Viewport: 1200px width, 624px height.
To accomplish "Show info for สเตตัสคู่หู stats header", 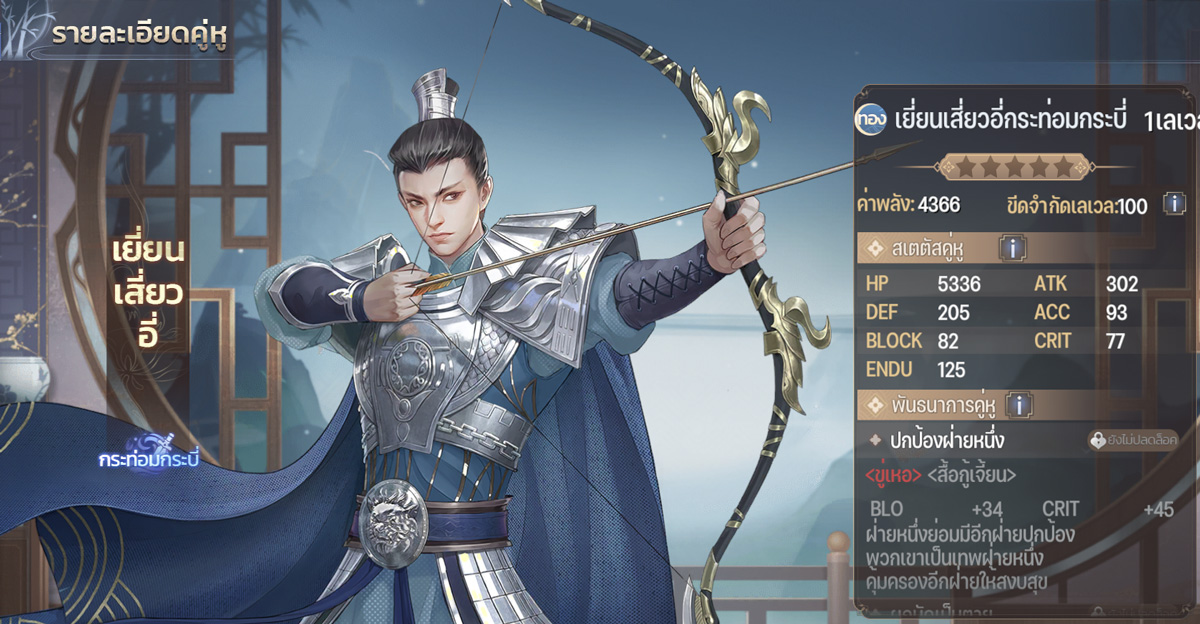I will click(x=1013, y=247).
